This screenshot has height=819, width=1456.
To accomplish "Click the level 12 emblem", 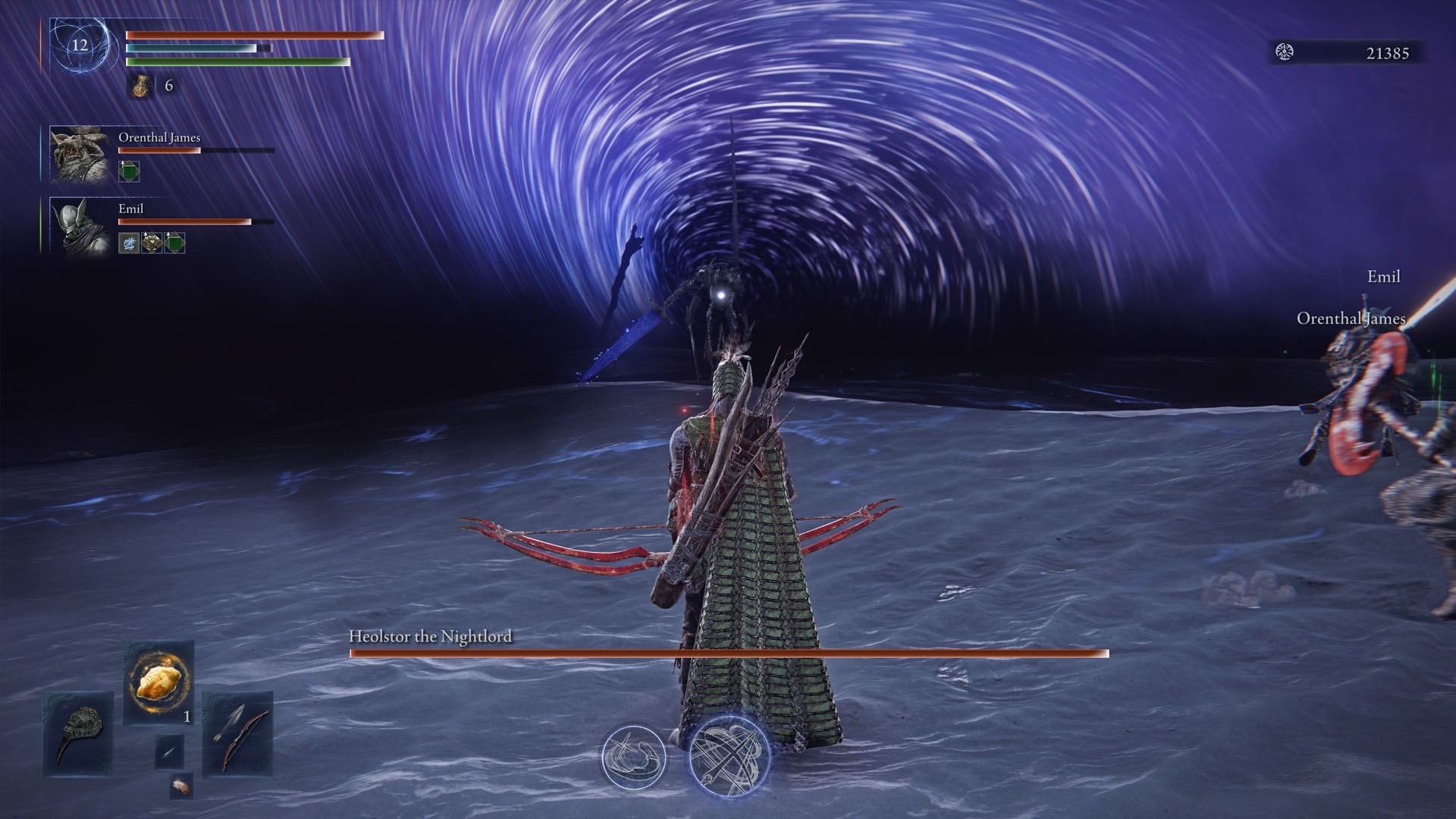I will click(x=80, y=45).
